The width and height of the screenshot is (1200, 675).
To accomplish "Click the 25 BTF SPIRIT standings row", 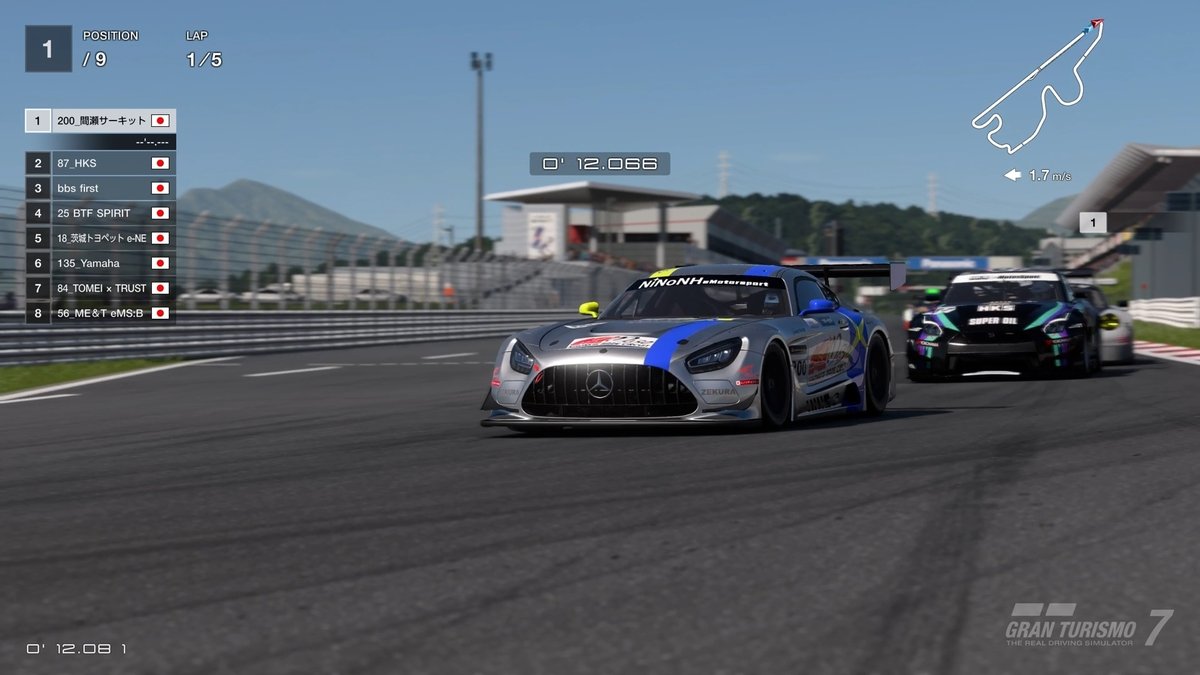I will tap(100, 213).
